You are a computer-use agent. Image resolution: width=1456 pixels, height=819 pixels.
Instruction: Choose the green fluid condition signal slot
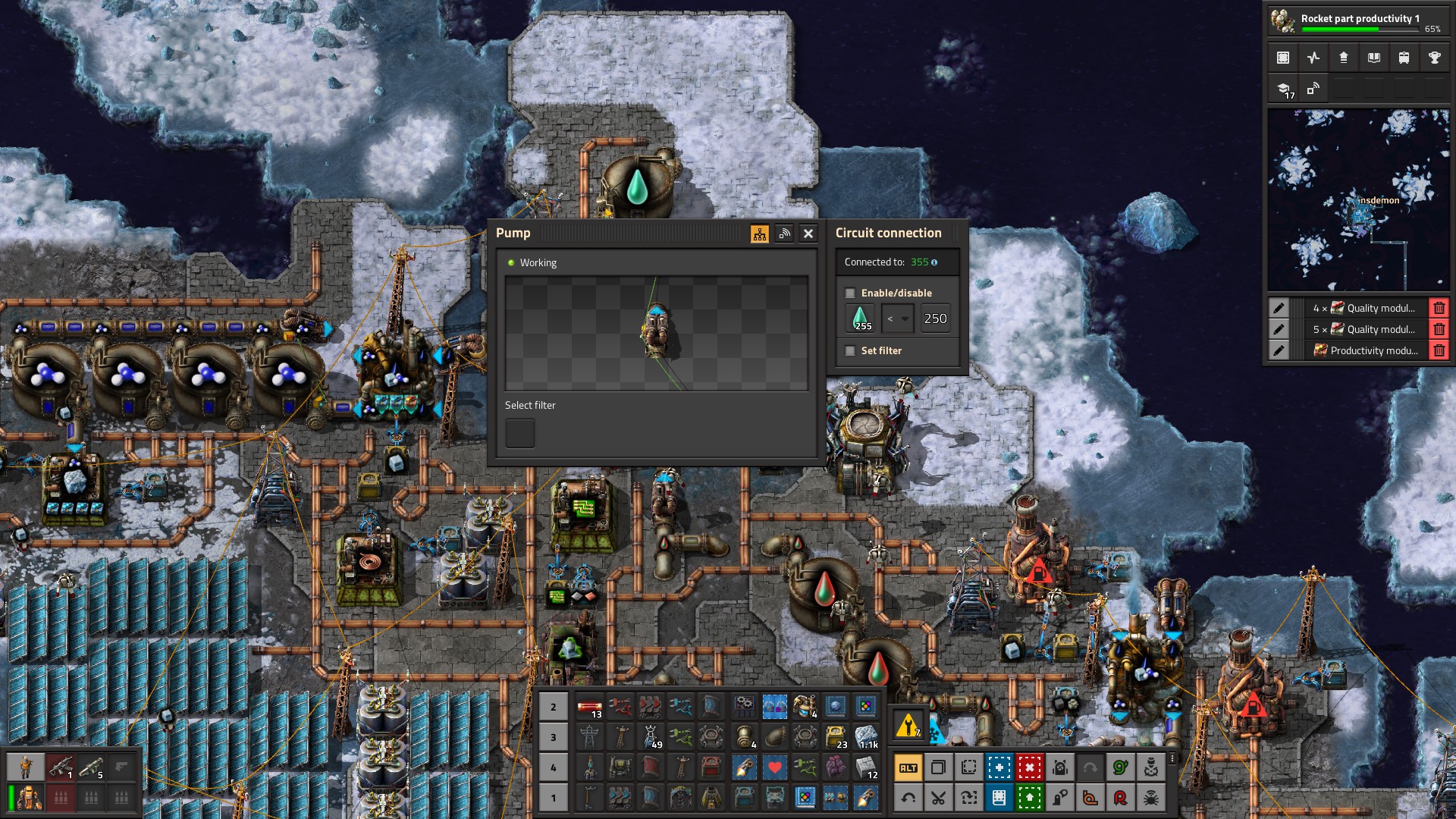(860, 318)
